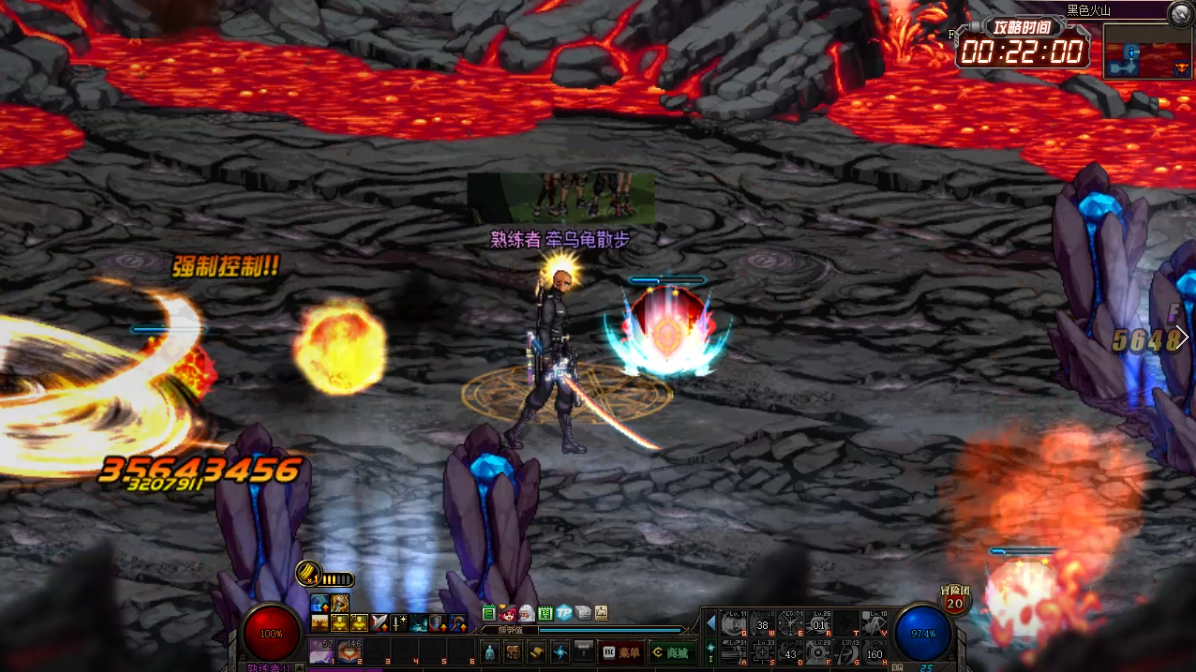Click the small arrow beside the level label
This screenshot has width=1196, height=672.
click(301, 668)
